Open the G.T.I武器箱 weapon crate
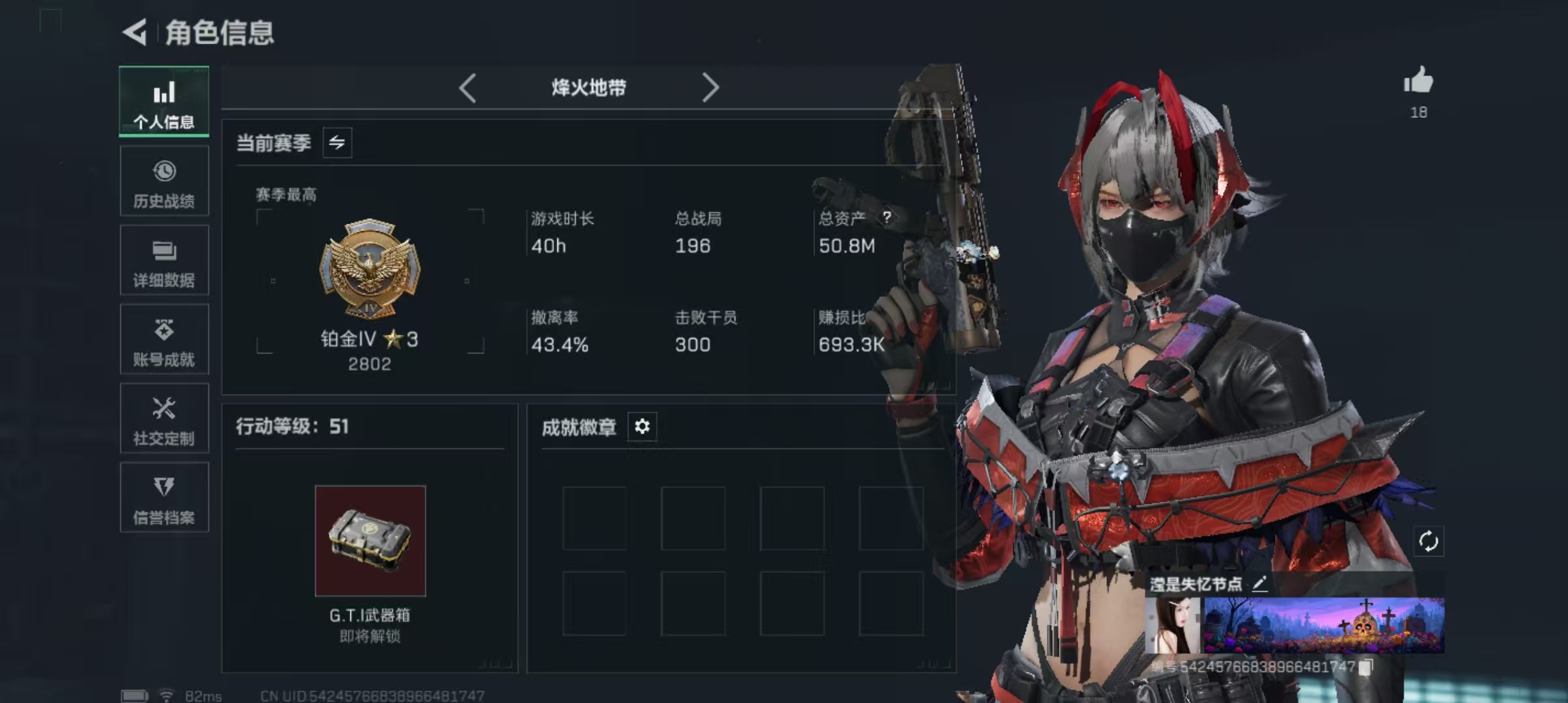 tap(370, 542)
